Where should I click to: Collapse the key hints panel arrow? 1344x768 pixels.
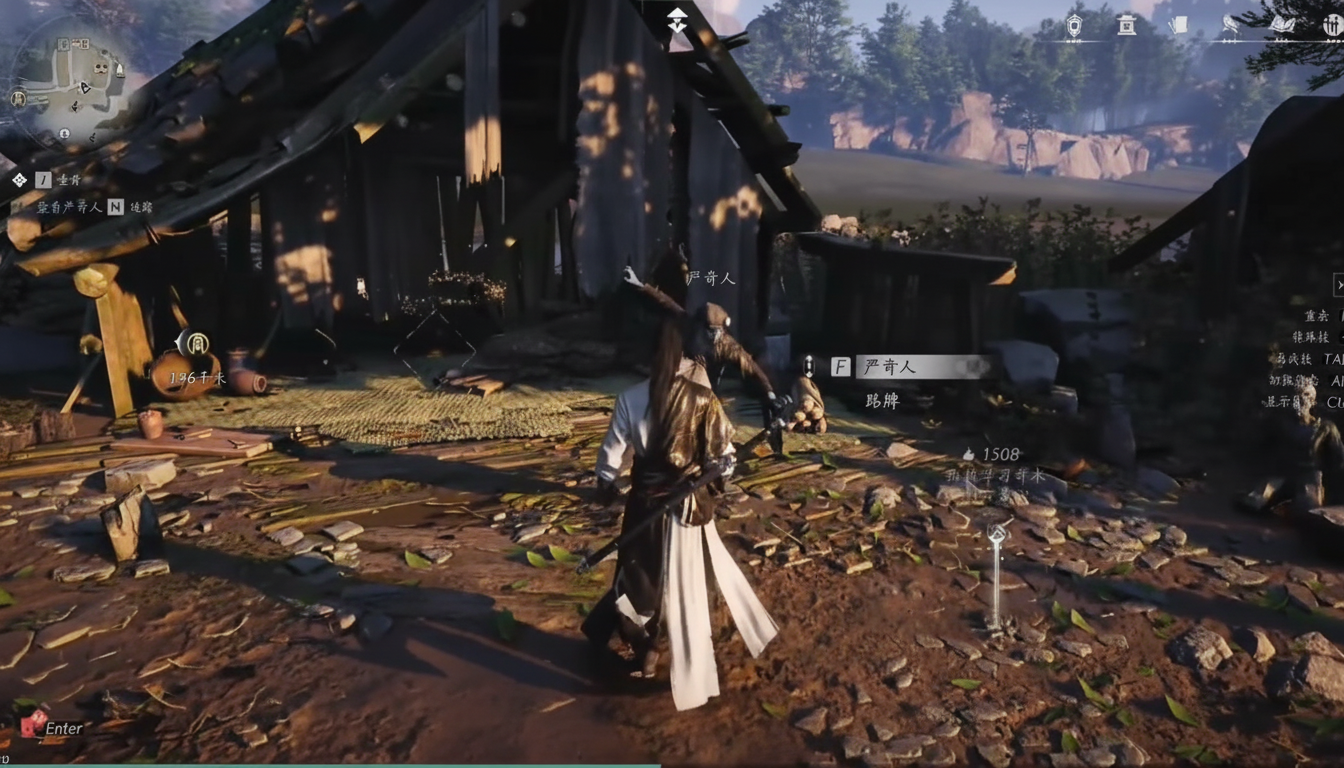(x=1339, y=286)
